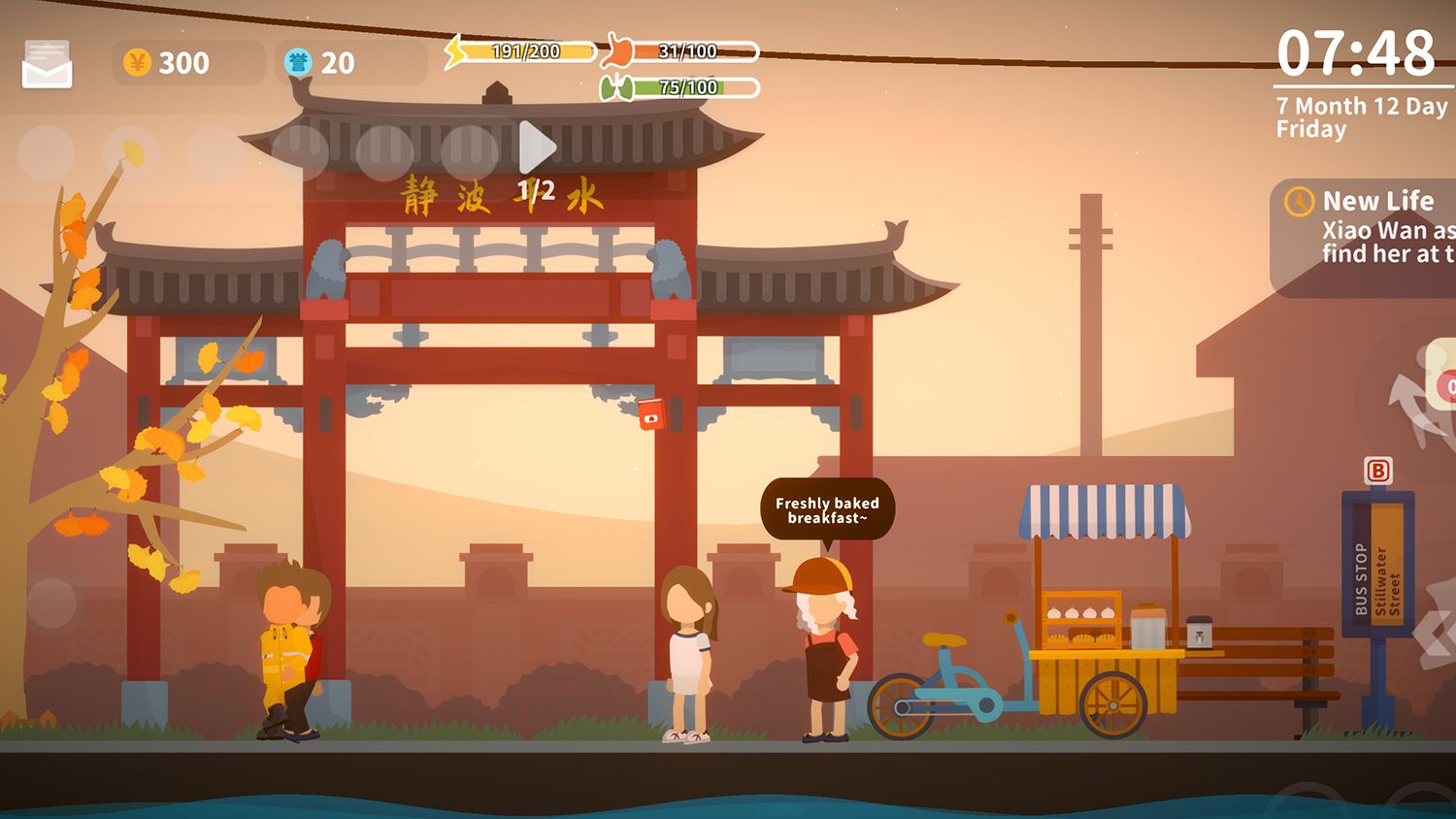This screenshot has width=1456, height=819.
Task: Click the green lungs health icon
Action: (615, 88)
